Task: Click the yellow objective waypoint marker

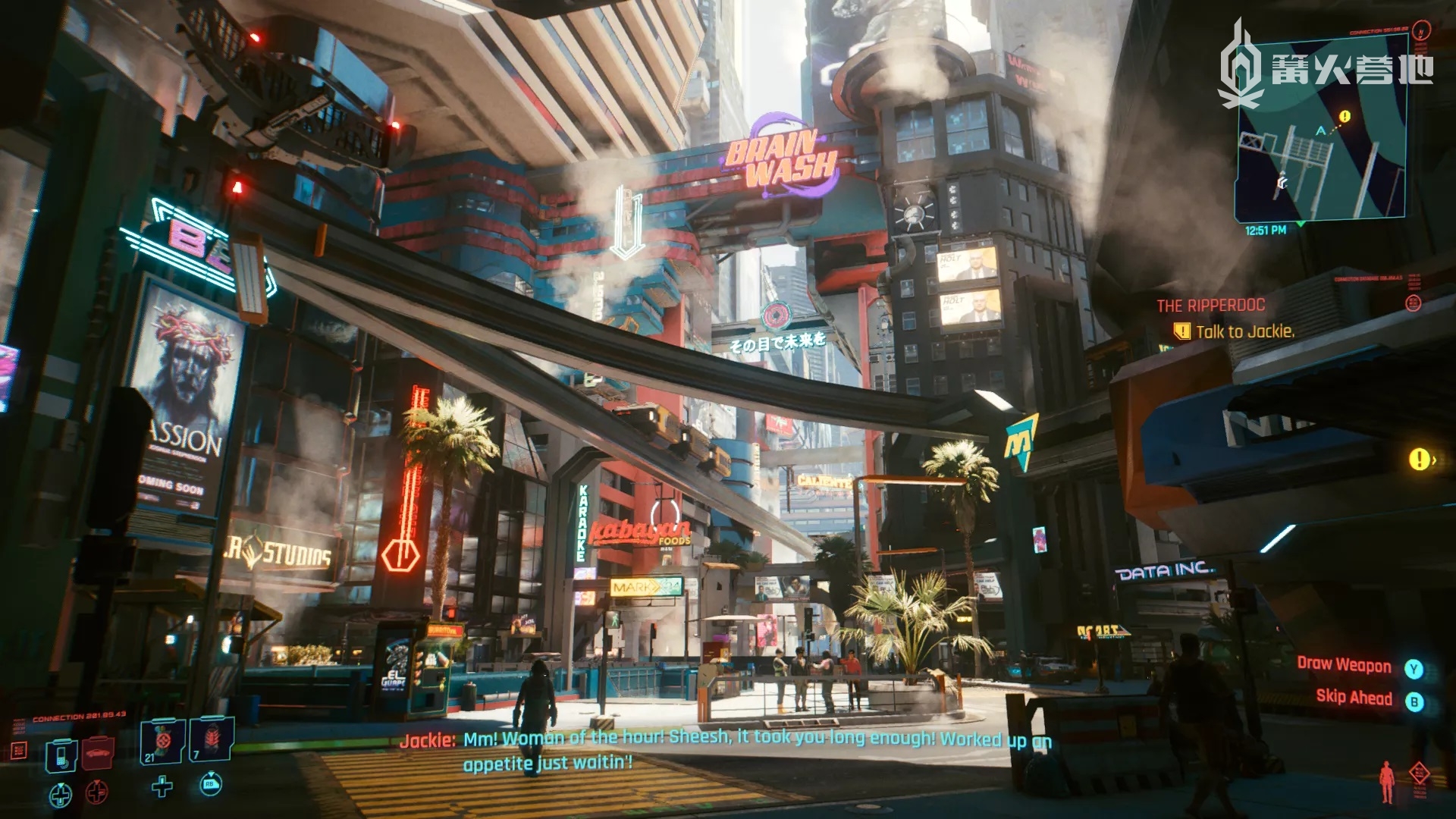Action: [1419, 459]
